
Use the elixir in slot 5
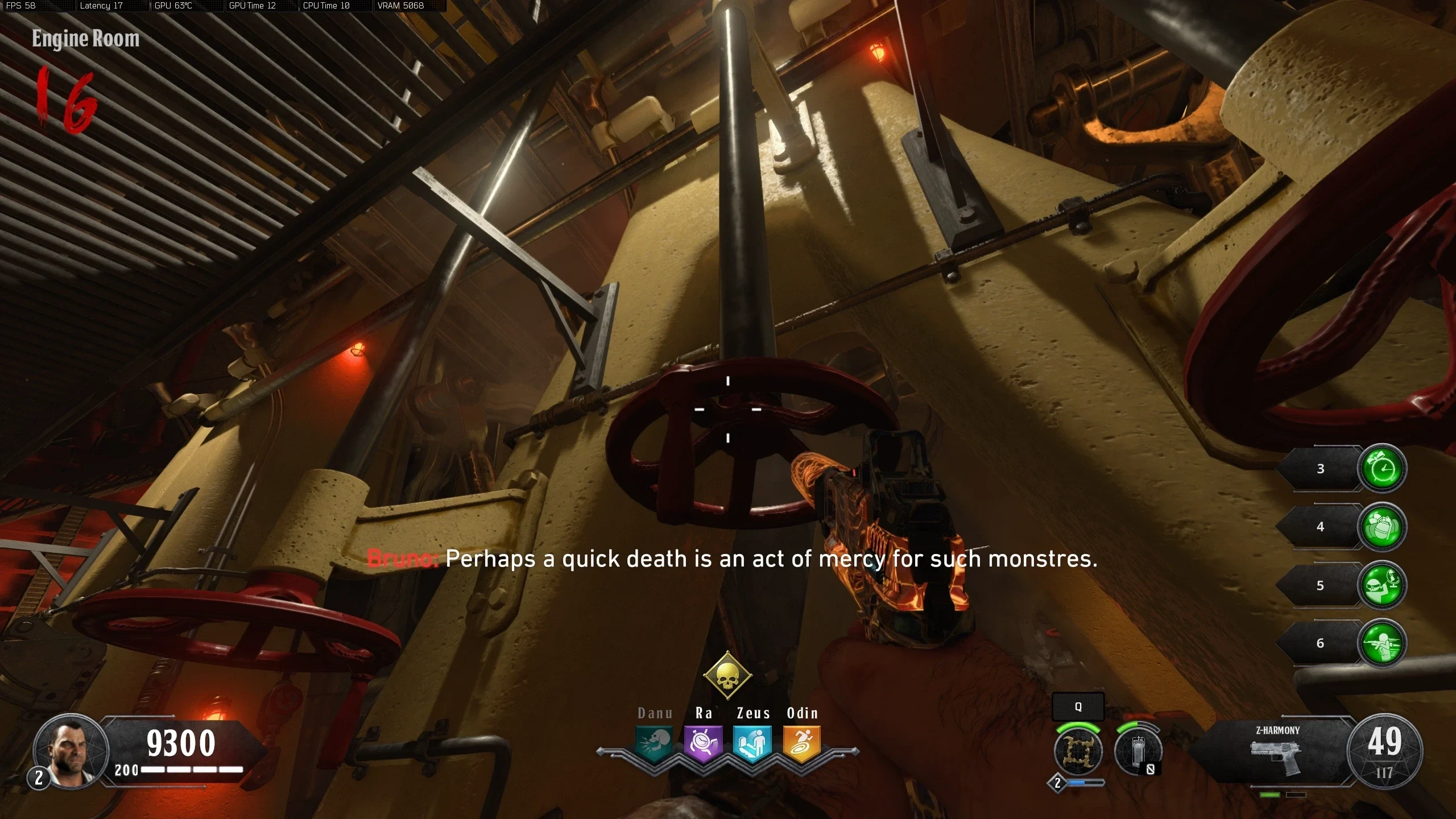coord(1382,585)
